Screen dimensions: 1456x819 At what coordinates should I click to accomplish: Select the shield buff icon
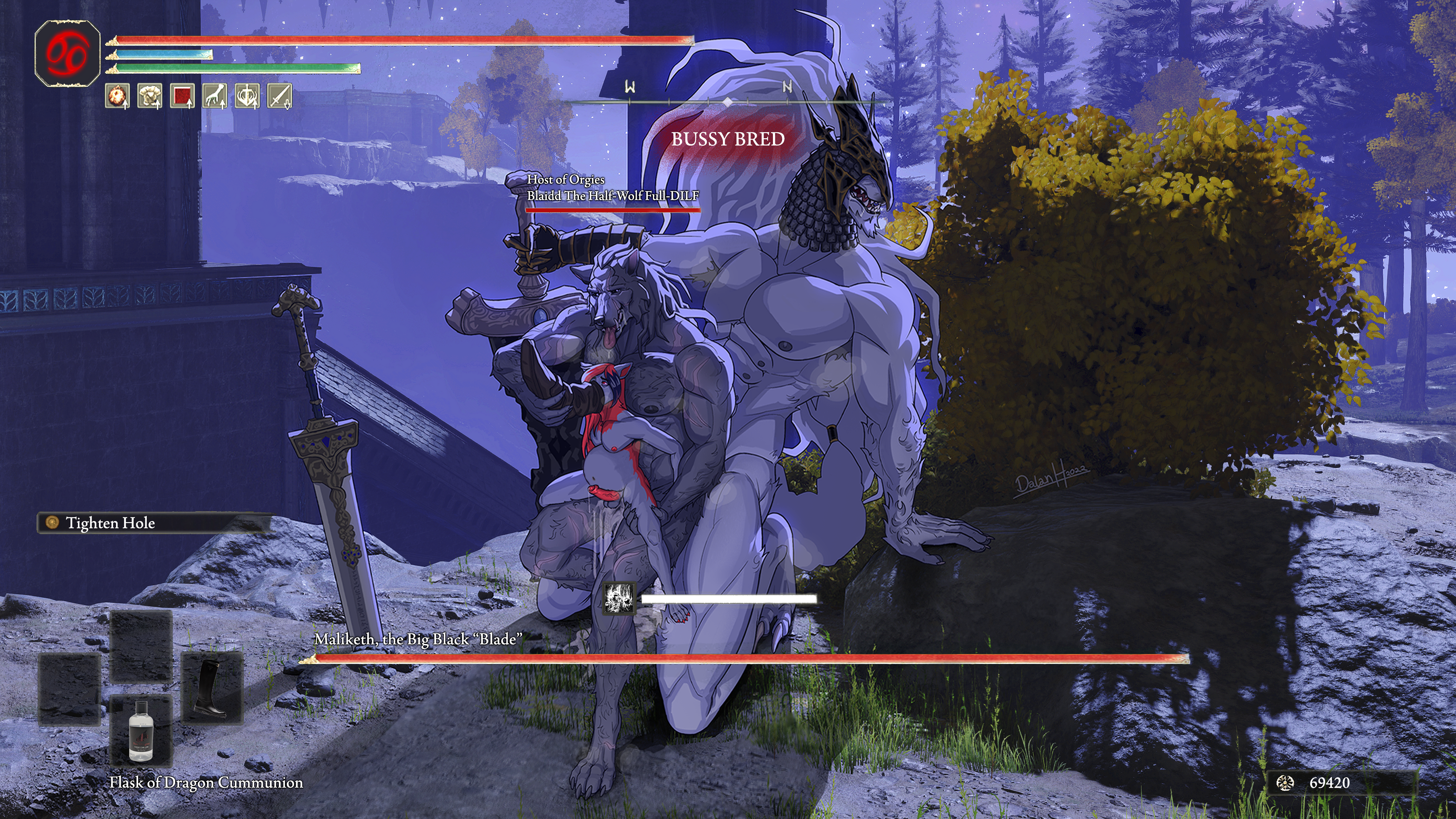[248, 96]
